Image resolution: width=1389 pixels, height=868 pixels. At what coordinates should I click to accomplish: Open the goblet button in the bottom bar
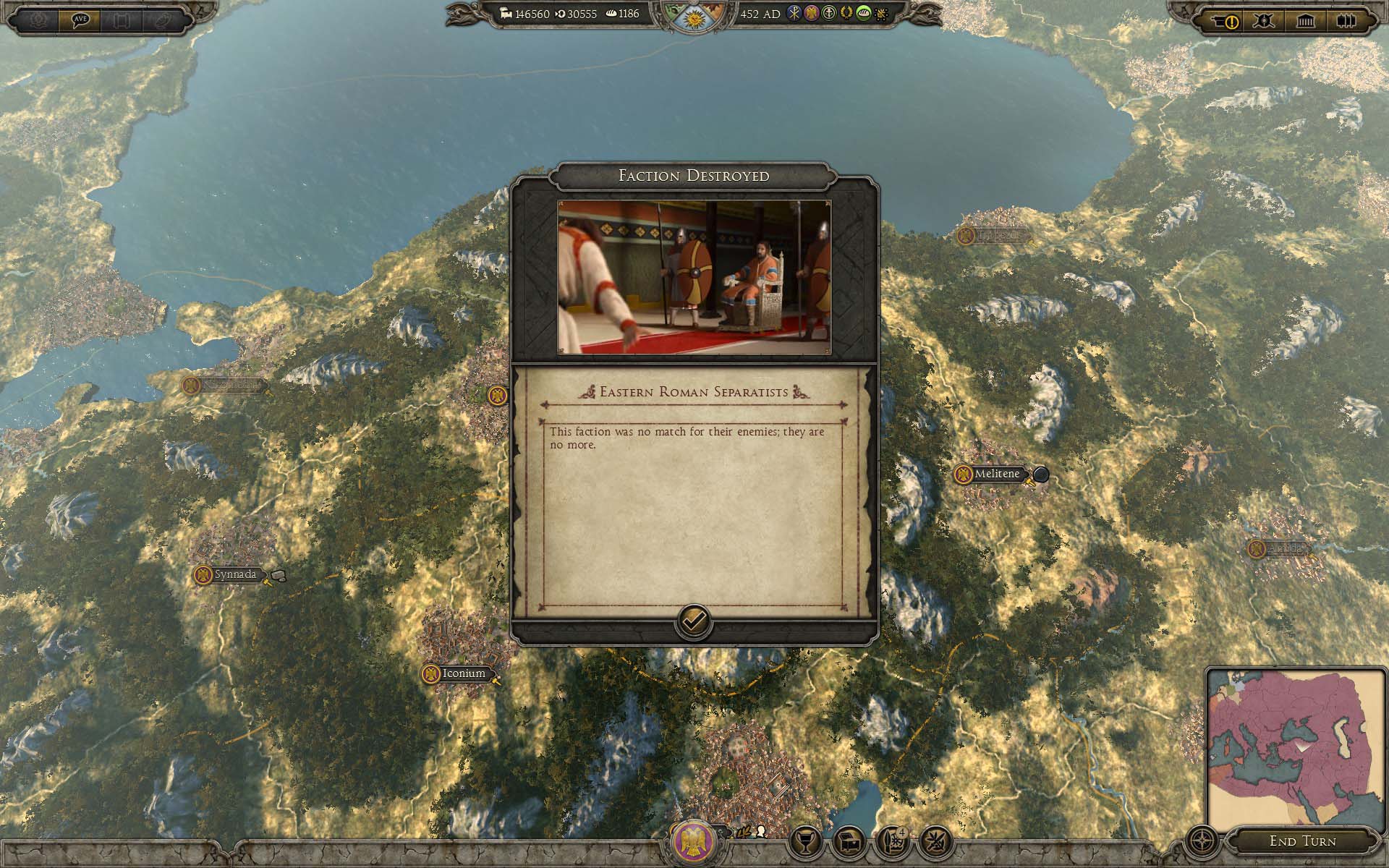804,841
